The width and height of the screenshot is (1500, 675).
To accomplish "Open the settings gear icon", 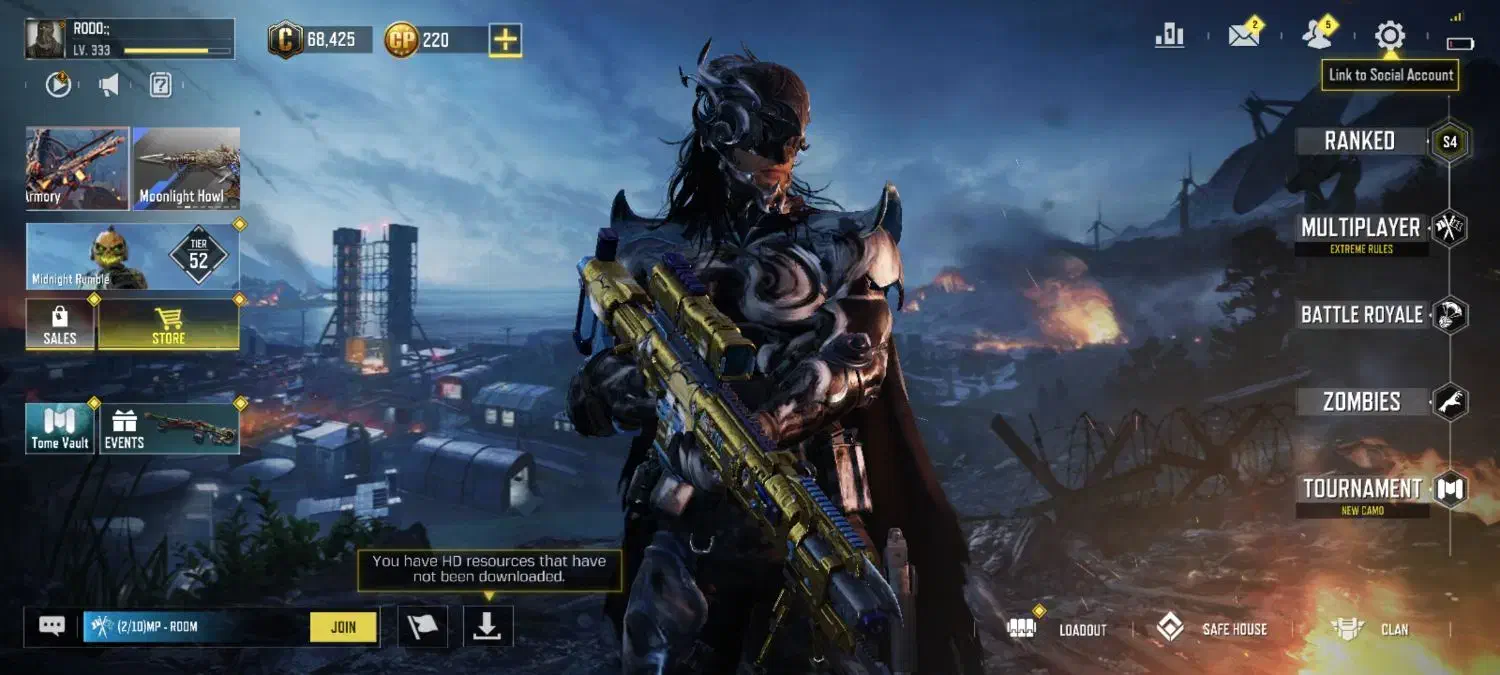I will pyautogui.click(x=1389, y=37).
